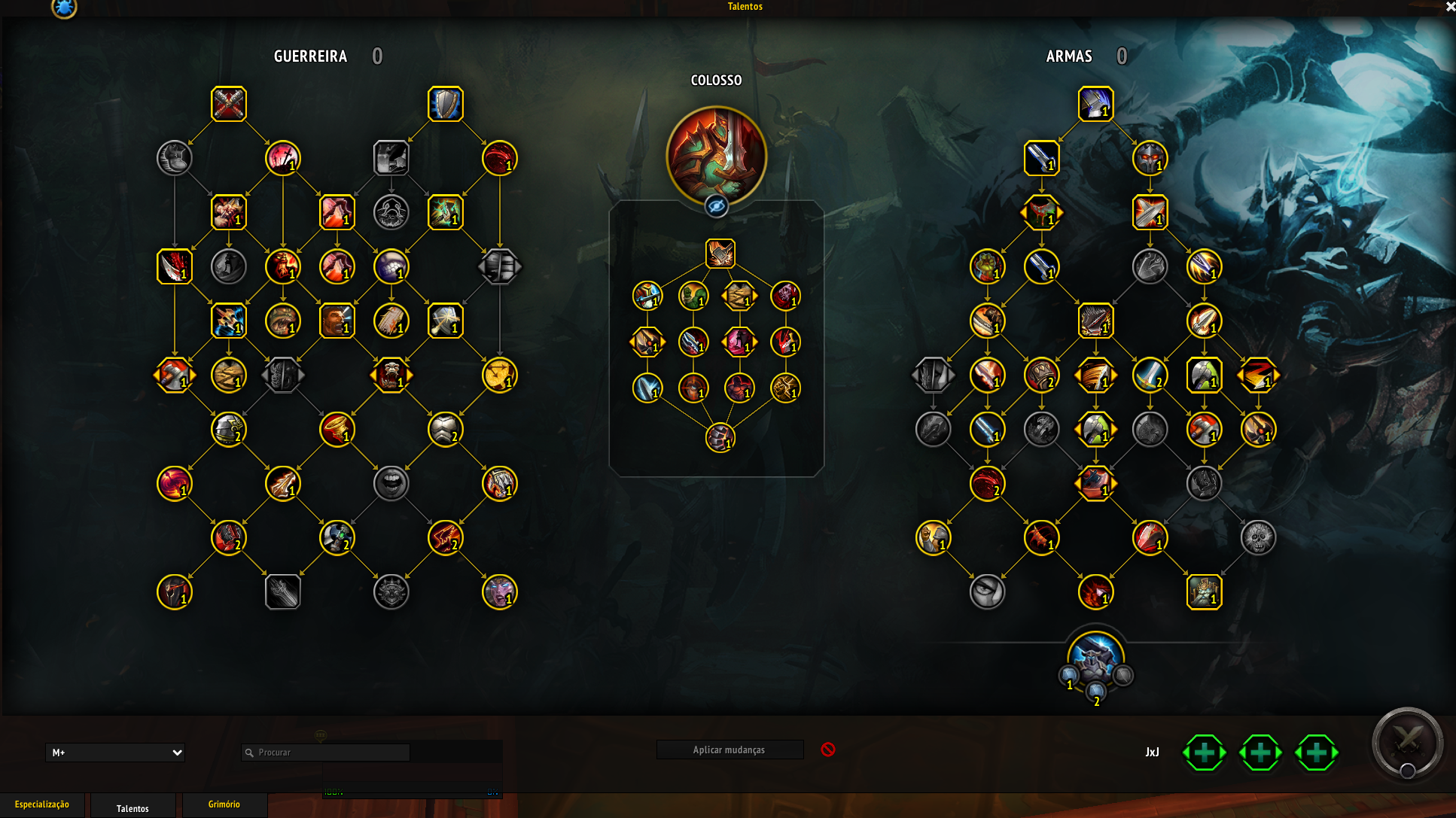Select the bottom node of the Colosso tree
This screenshot has width=1456, height=818.
[720, 438]
